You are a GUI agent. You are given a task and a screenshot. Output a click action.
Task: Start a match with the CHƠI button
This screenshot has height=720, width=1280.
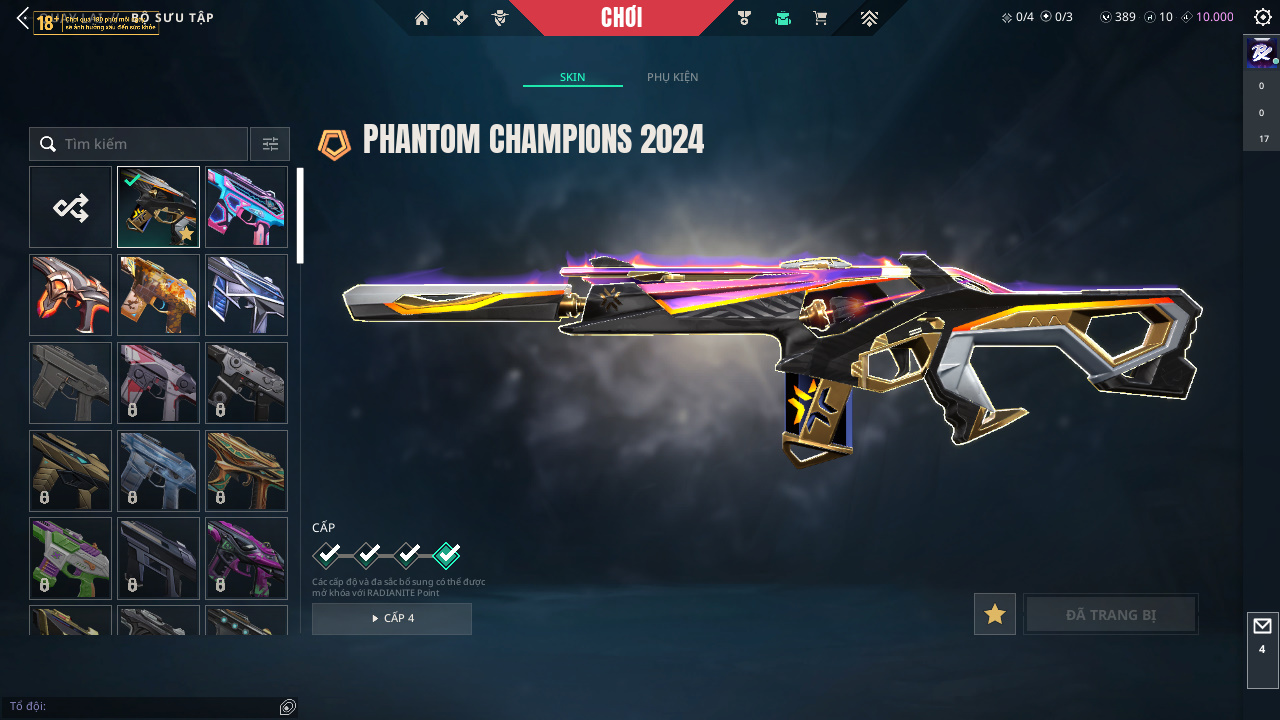(x=621, y=18)
